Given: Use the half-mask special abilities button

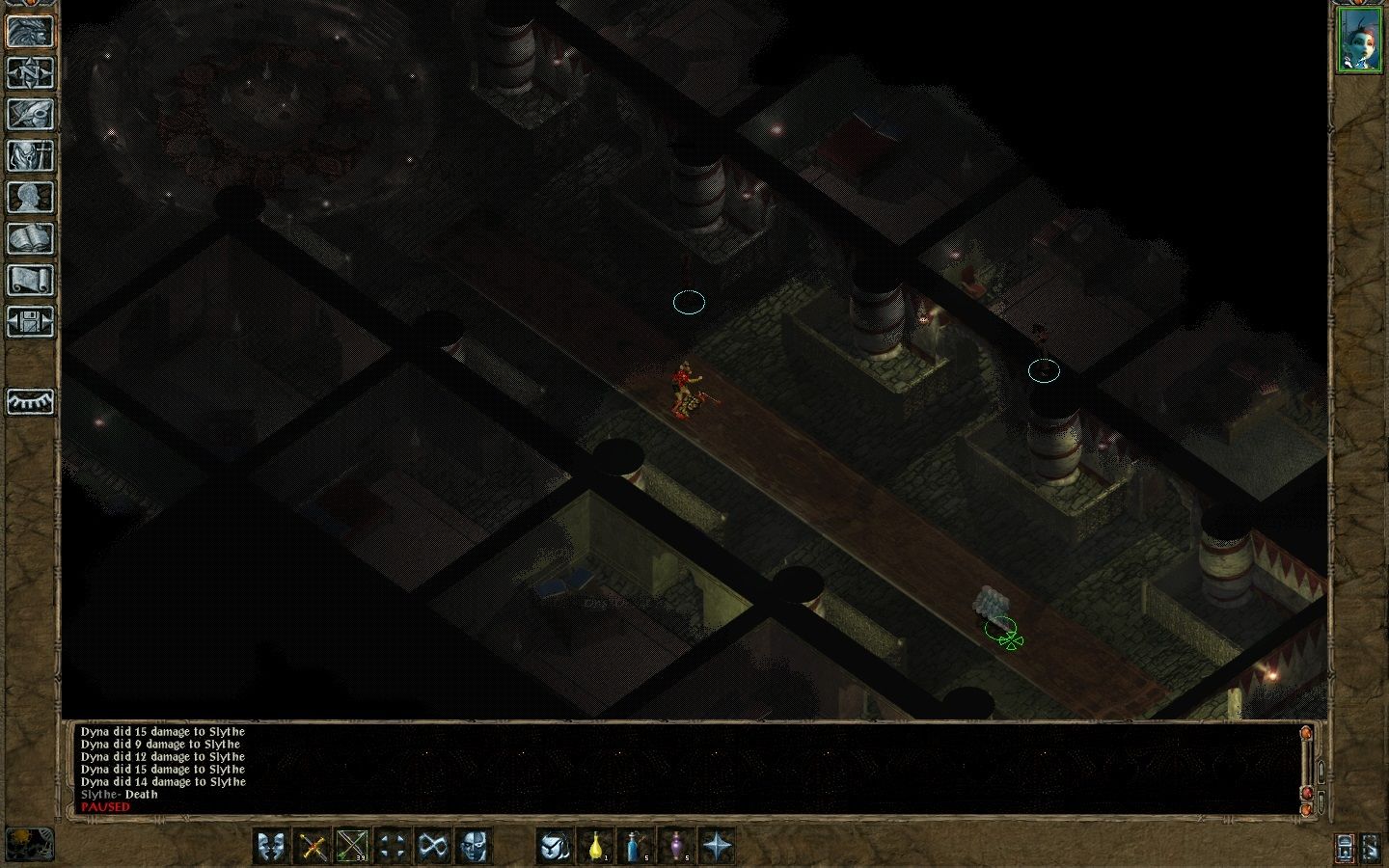Looking at the screenshot, I should pyautogui.click(x=472, y=846).
